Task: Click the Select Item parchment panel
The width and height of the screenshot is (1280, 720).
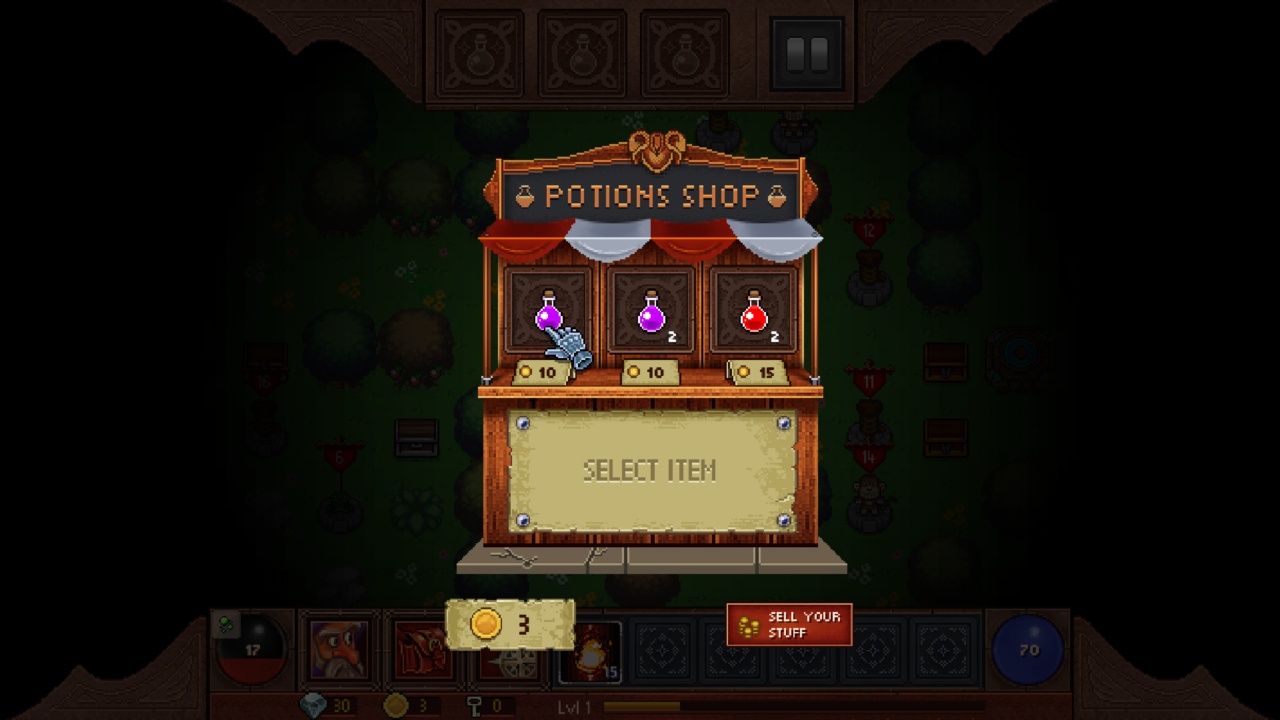Action: 648,469
